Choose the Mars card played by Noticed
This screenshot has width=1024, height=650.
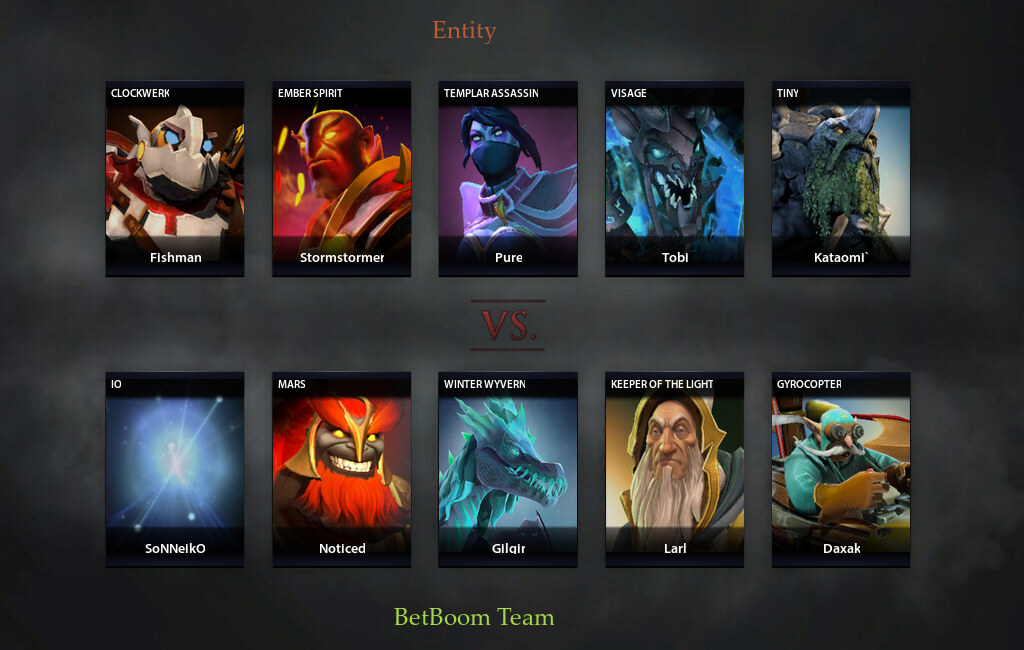click(342, 469)
